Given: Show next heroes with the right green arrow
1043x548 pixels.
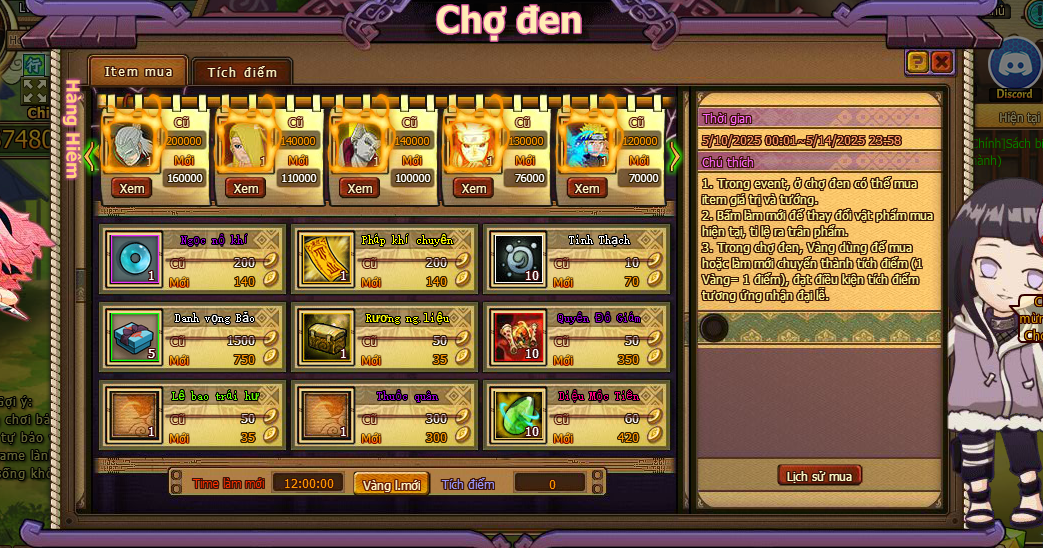Looking at the screenshot, I should (674, 155).
